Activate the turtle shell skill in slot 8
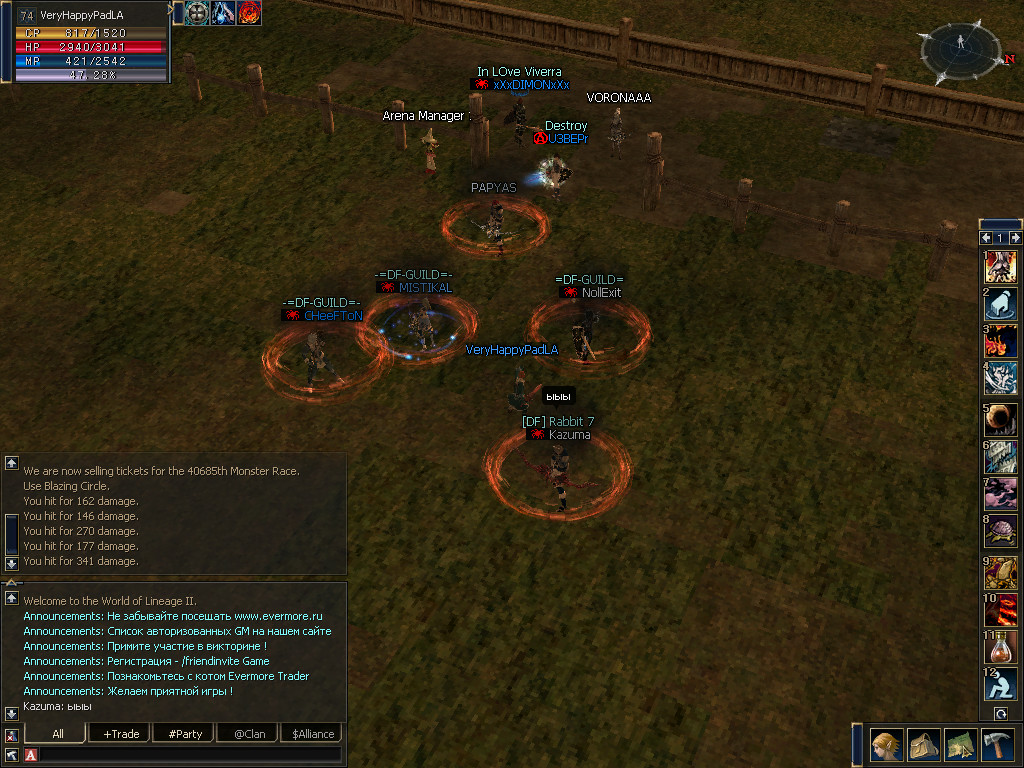The image size is (1024, 768). pos(1001,531)
